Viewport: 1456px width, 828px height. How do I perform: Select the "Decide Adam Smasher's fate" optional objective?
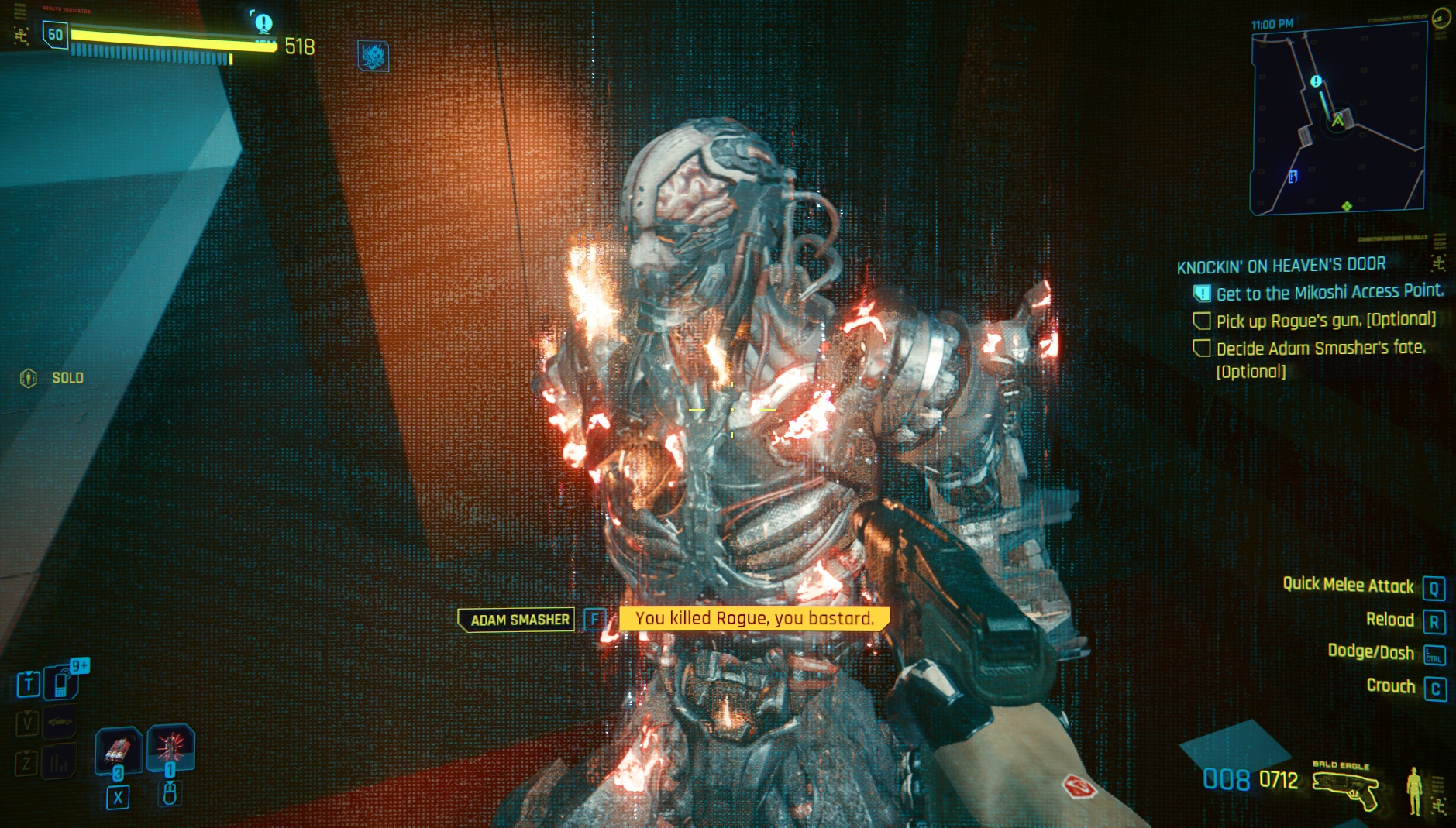click(1320, 349)
